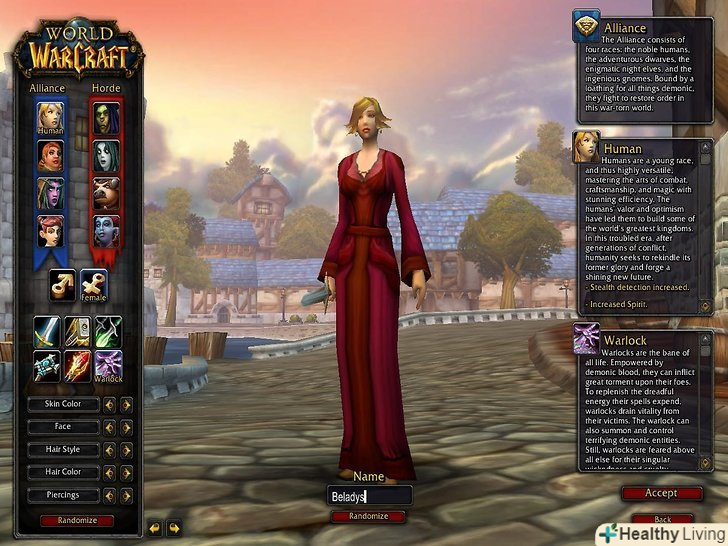The width and height of the screenshot is (728, 546).
Task: Switch character gender to male
Action: [63, 285]
